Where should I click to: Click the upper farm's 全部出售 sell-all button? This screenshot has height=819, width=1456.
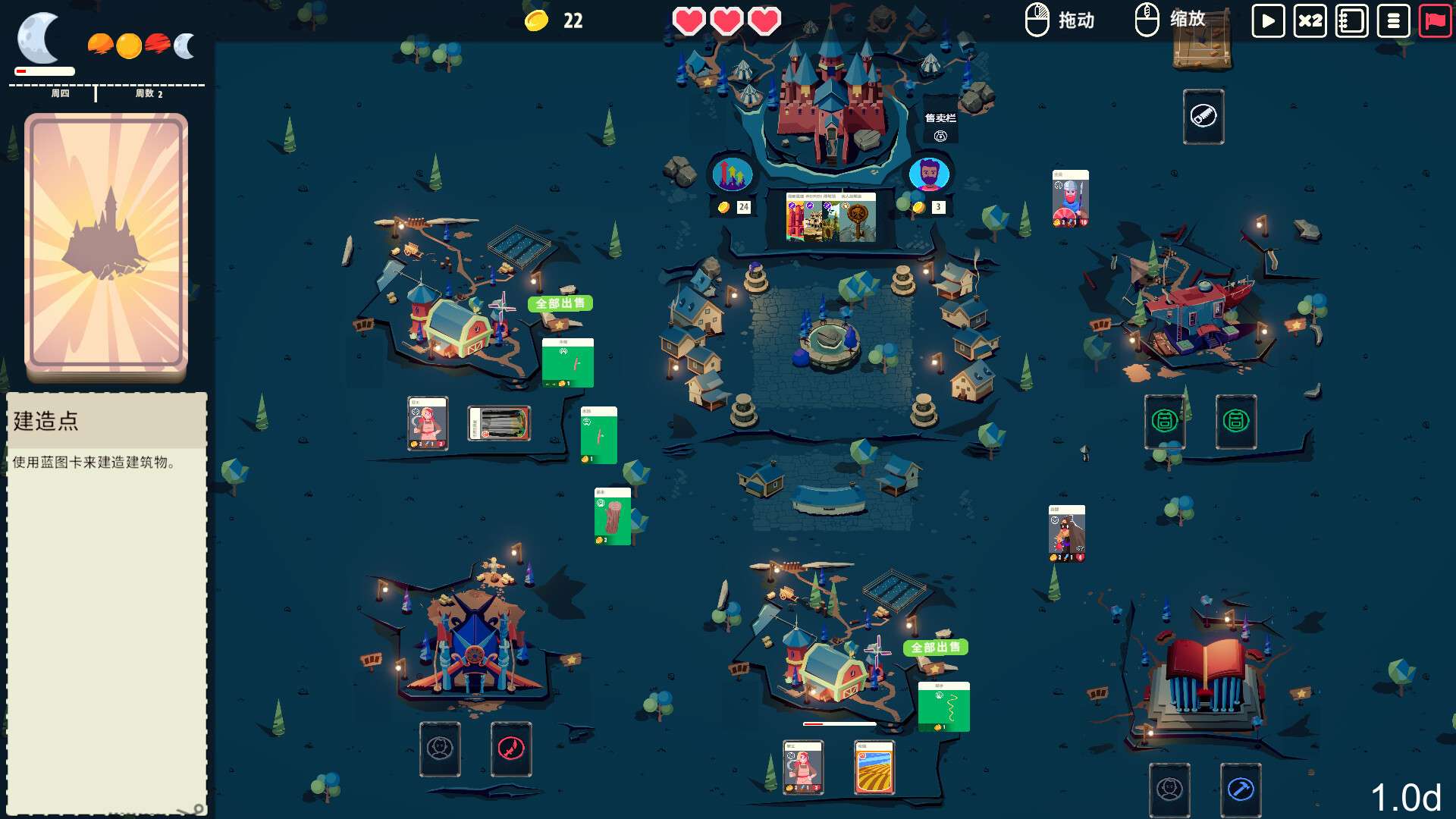(560, 303)
